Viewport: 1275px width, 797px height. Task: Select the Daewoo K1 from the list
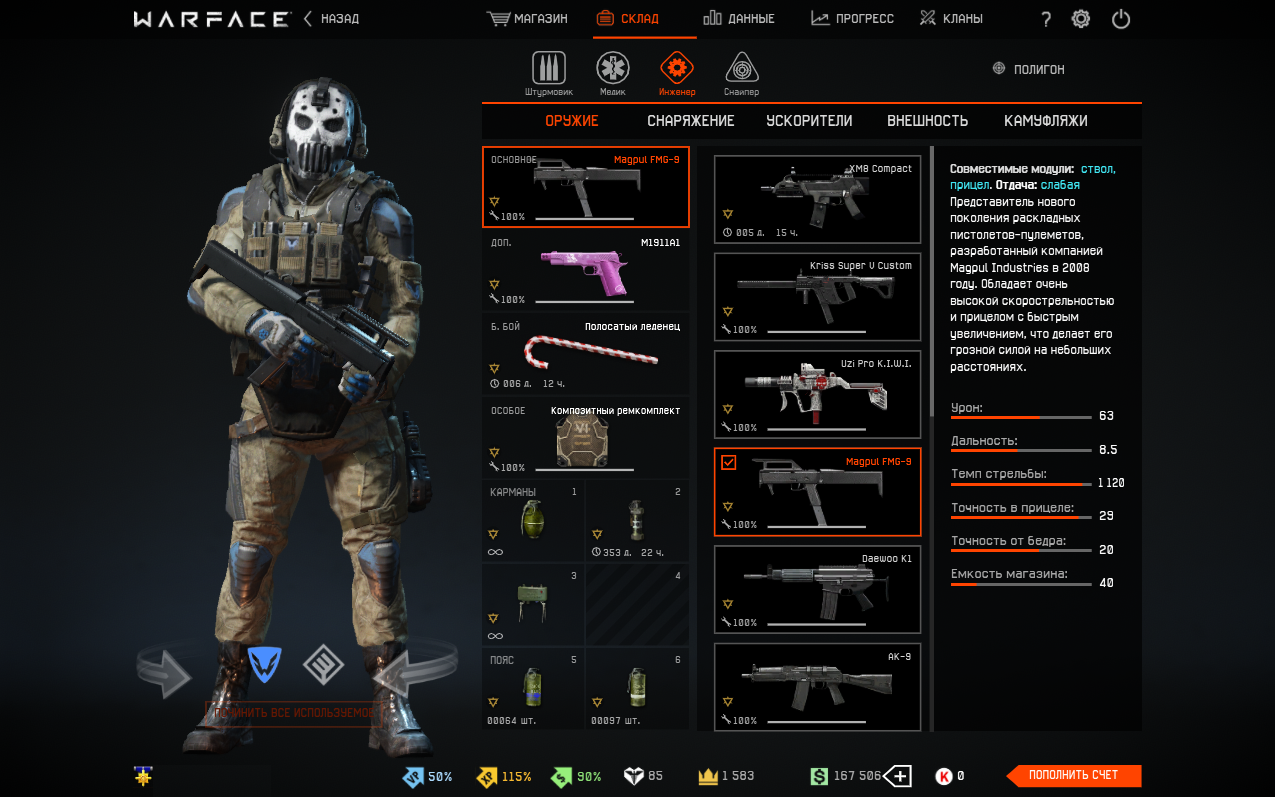pyautogui.click(x=817, y=589)
